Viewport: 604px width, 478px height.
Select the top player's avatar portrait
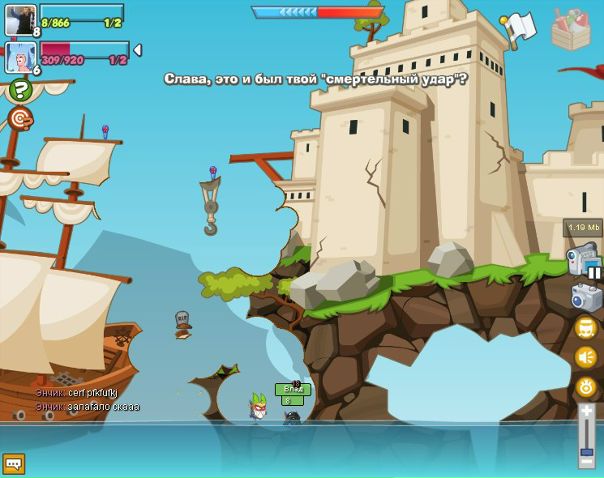click(20, 20)
